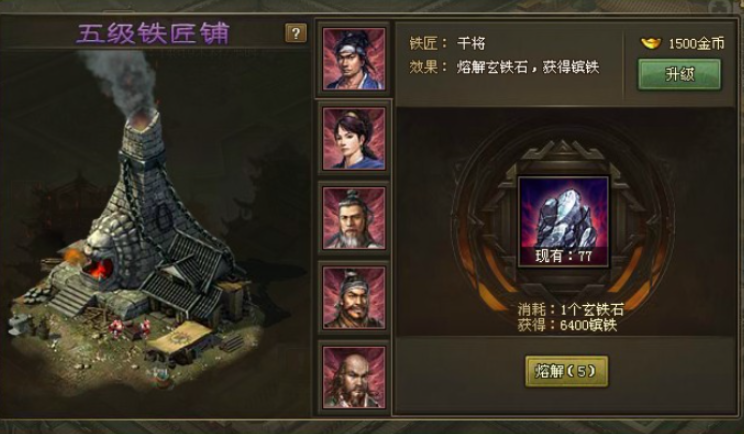Choose the bald bearded blacksmith portrait
This screenshot has width=744, height=434.
[354, 375]
